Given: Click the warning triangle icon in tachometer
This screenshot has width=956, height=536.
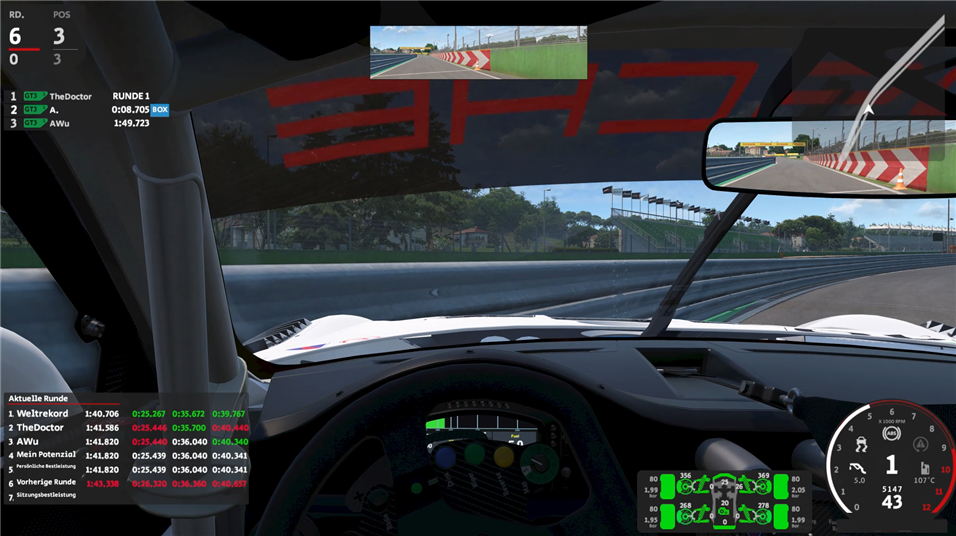Looking at the screenshot, I should pyautogui.click(x=919, y=443).
